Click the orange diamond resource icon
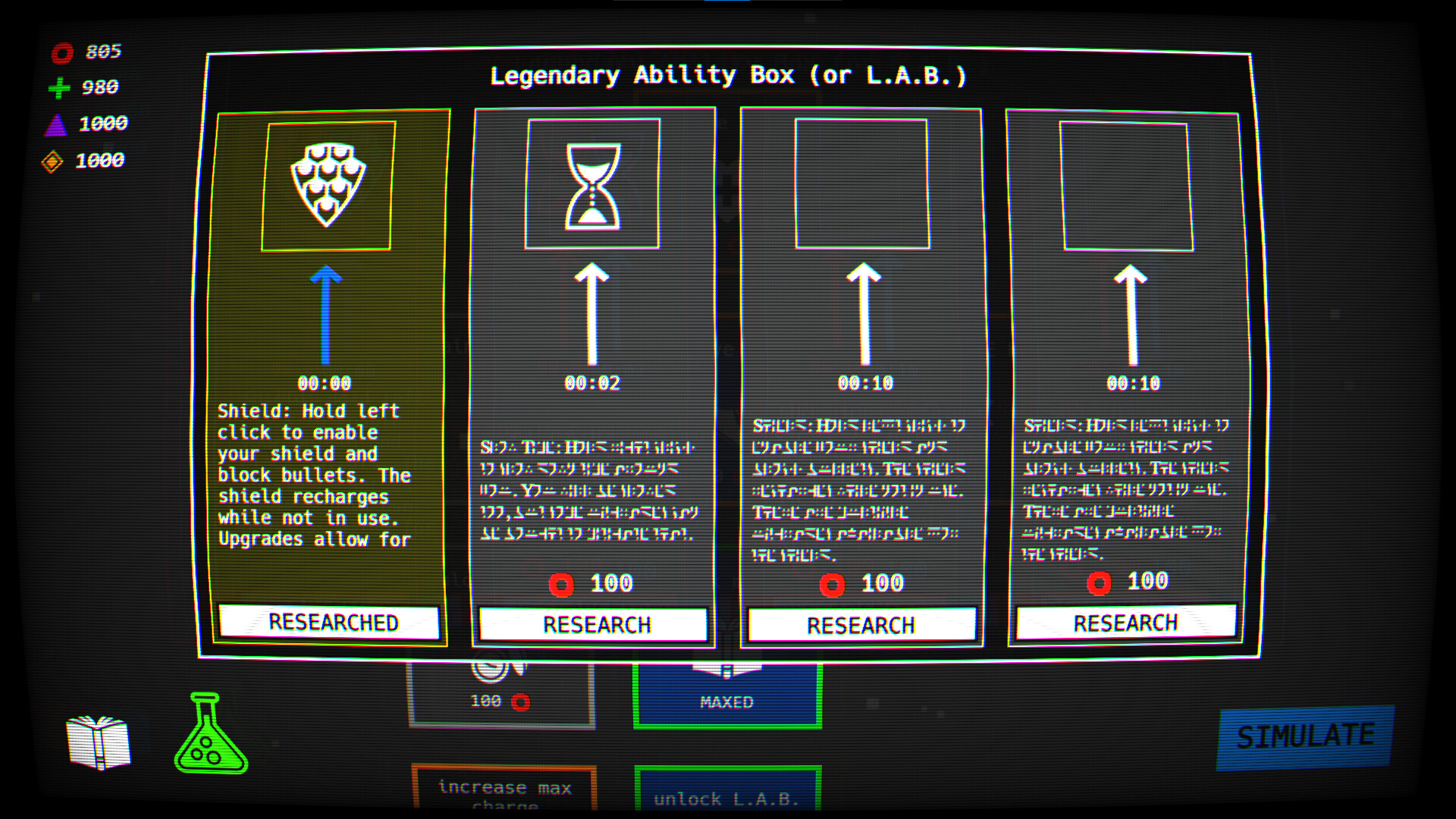 pyautogui.click(x=58, y=160)
